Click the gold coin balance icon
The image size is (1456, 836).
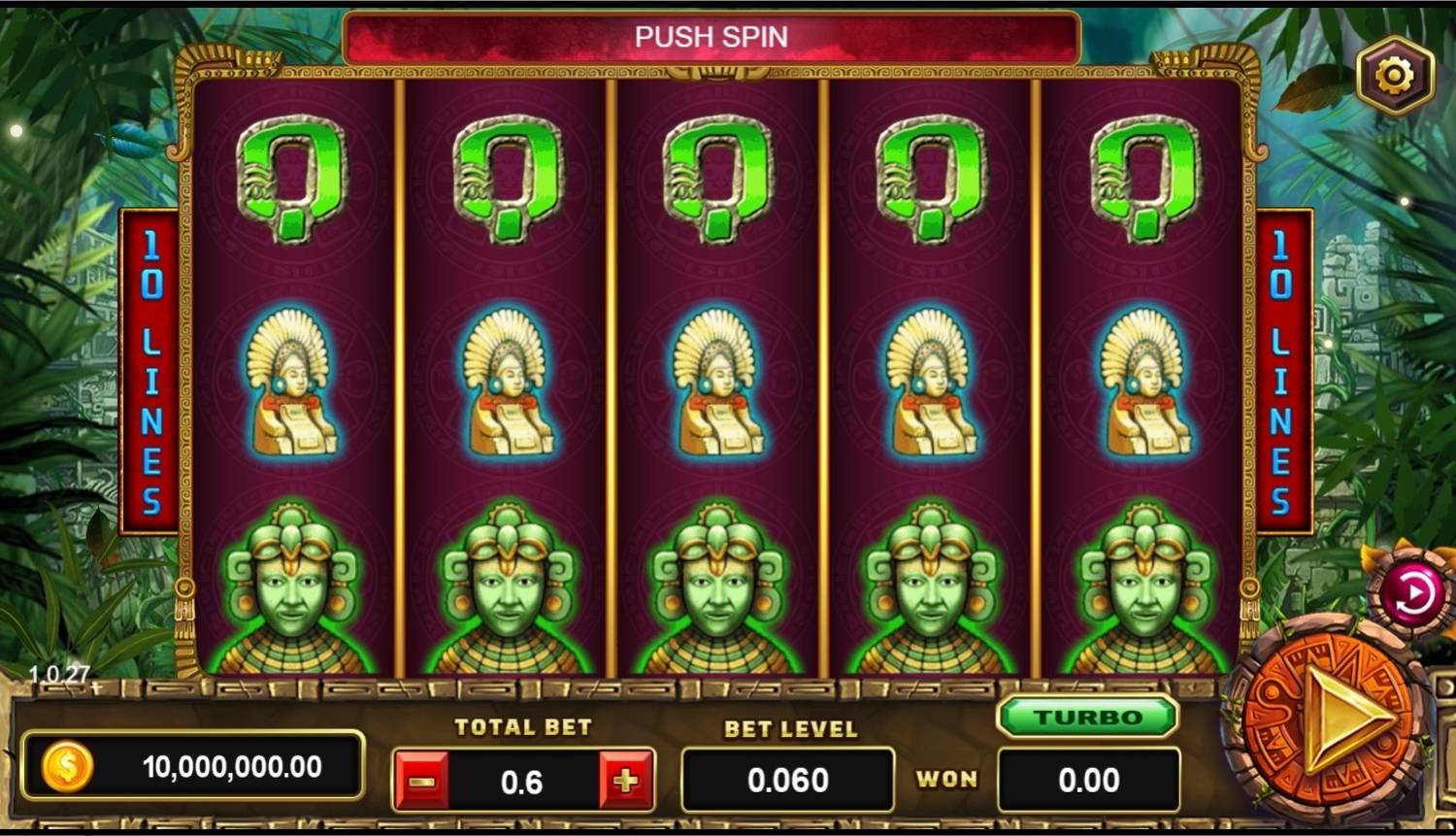coord(67,767)
